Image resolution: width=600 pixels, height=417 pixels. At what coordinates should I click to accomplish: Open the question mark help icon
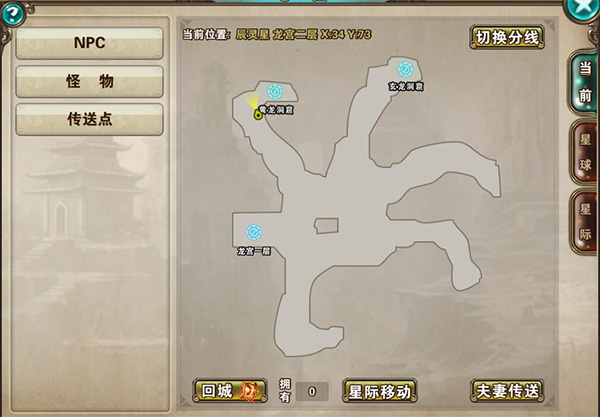pos(13,14)
